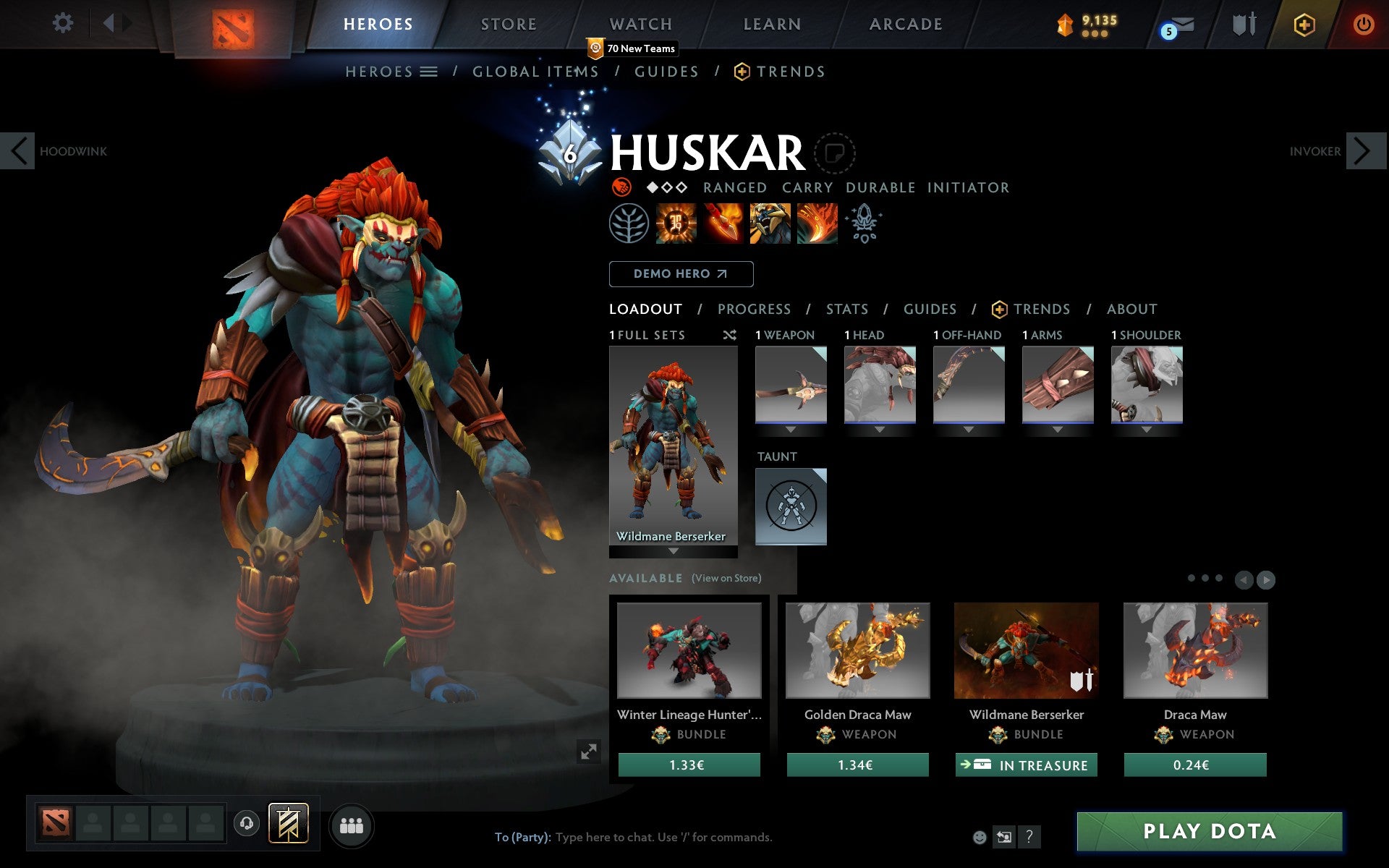Switch to the PROGRESS tab
This screenshot has height=868, width=1389.
tap(753, 309)
